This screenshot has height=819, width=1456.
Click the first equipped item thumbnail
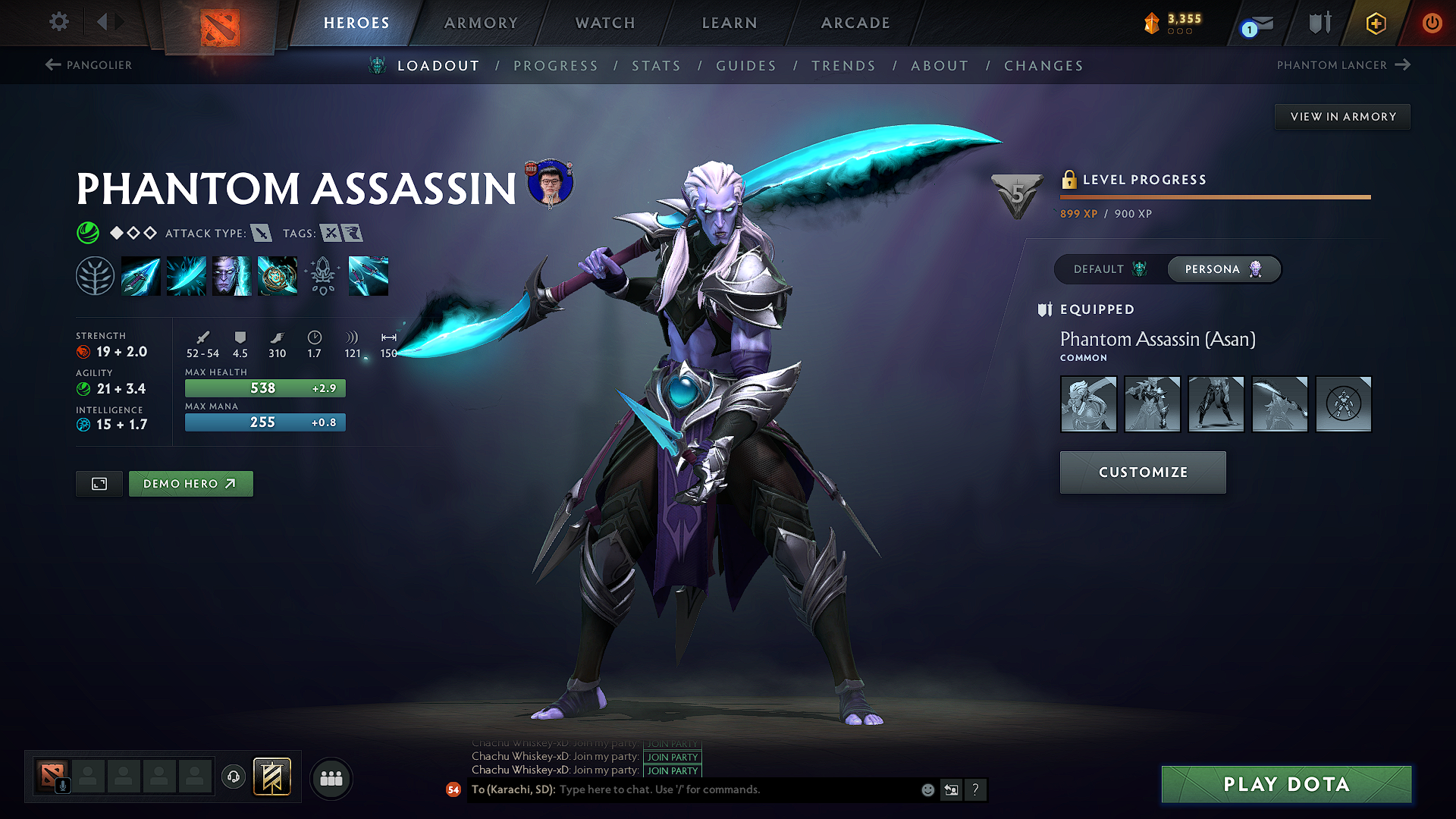click(1088, 404)
